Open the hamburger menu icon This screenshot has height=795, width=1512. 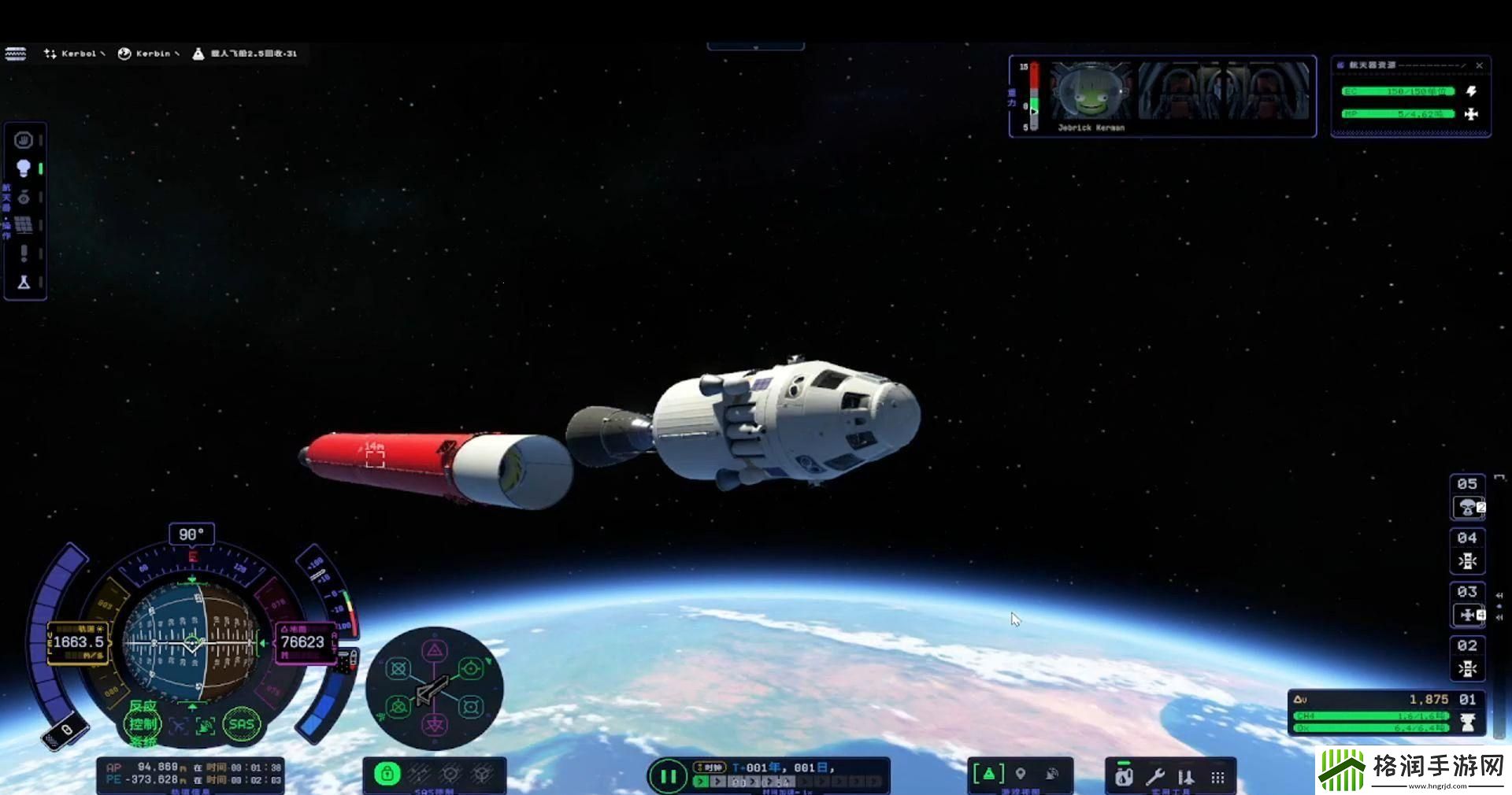(16, 54)
